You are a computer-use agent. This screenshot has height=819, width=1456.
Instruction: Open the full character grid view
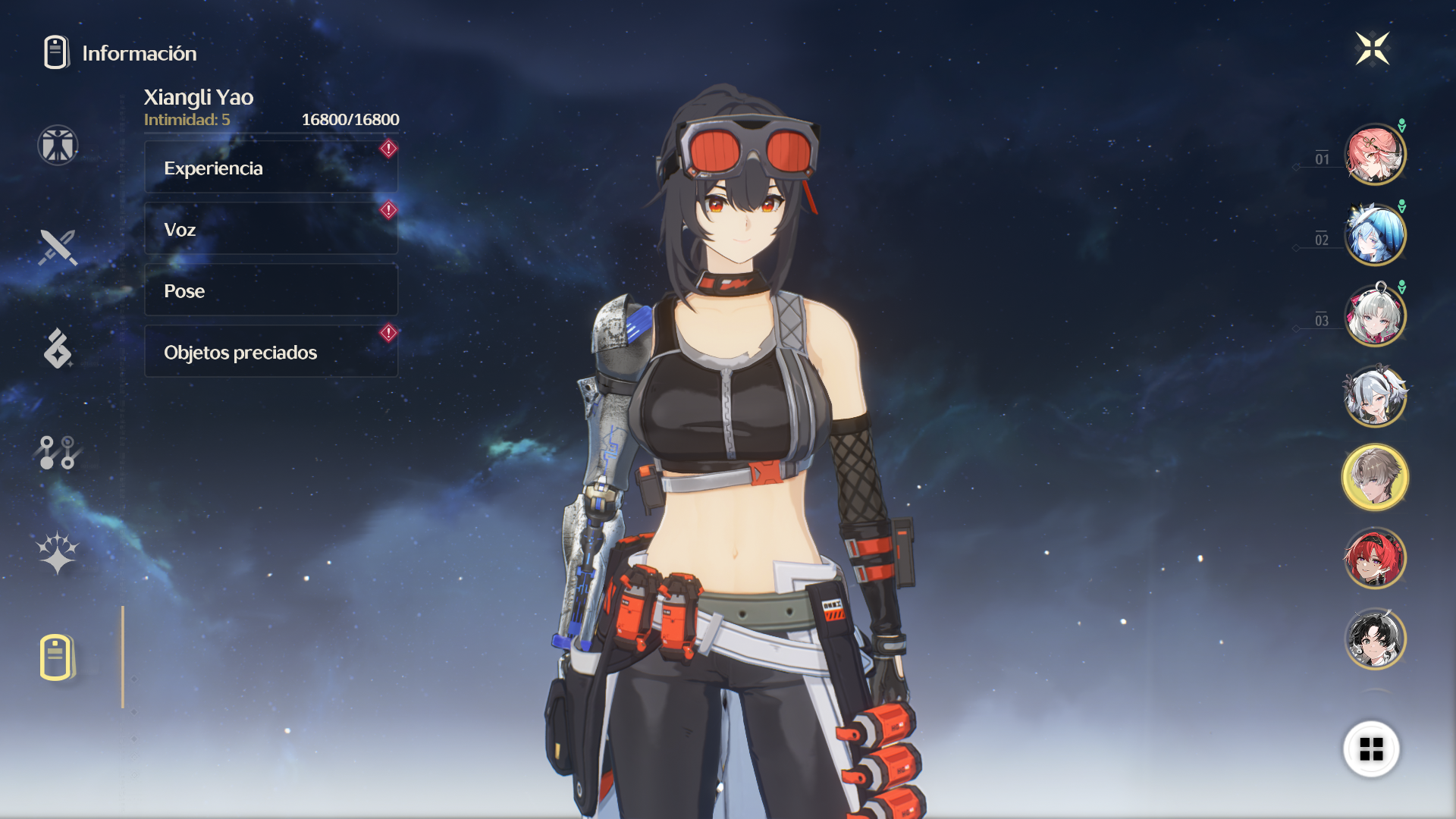pos(1371,749)
